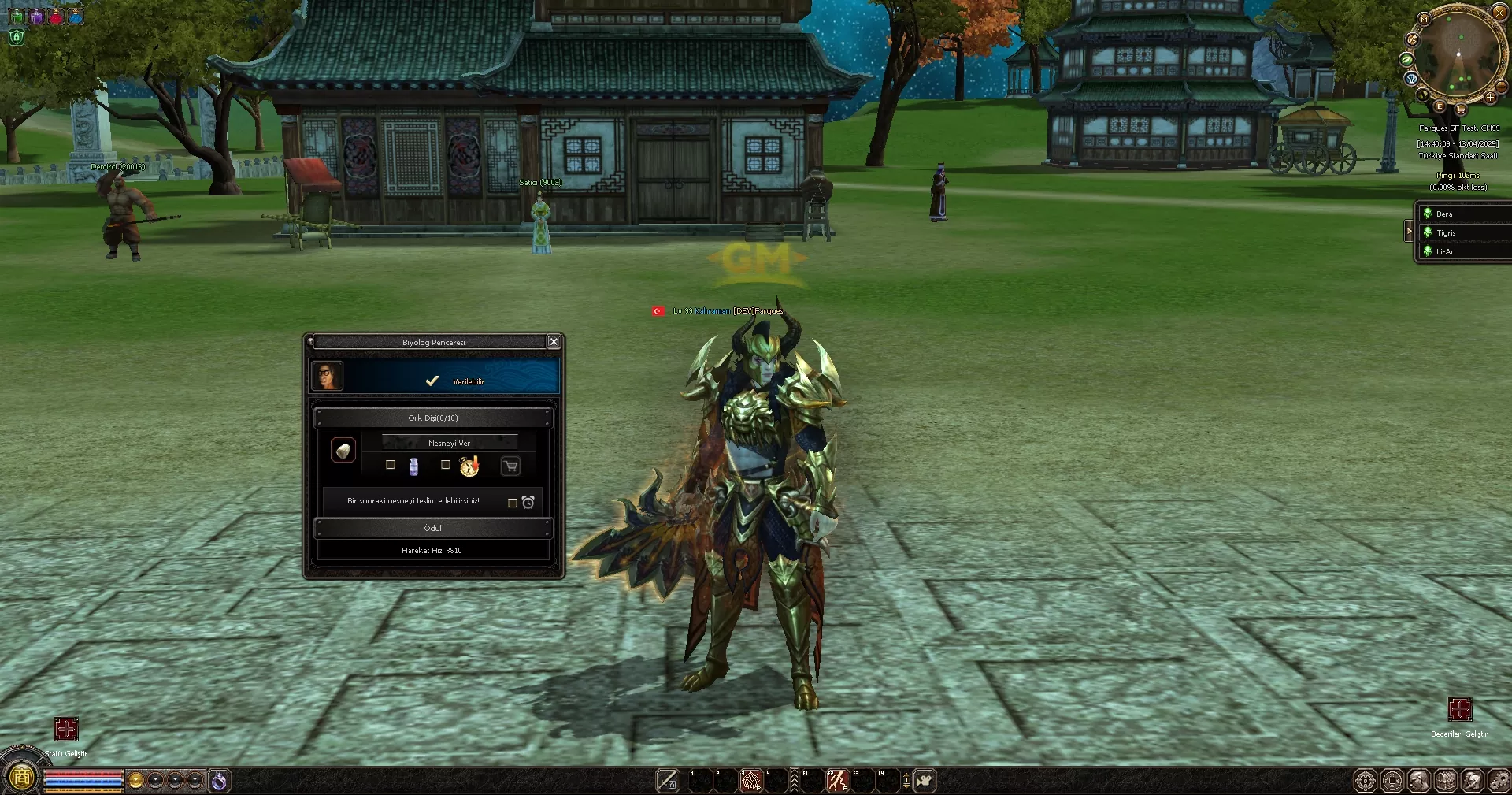This screenshot has width=1512, height=795.
Task: Collapse the Ödül section header
Action: [432, 528]
